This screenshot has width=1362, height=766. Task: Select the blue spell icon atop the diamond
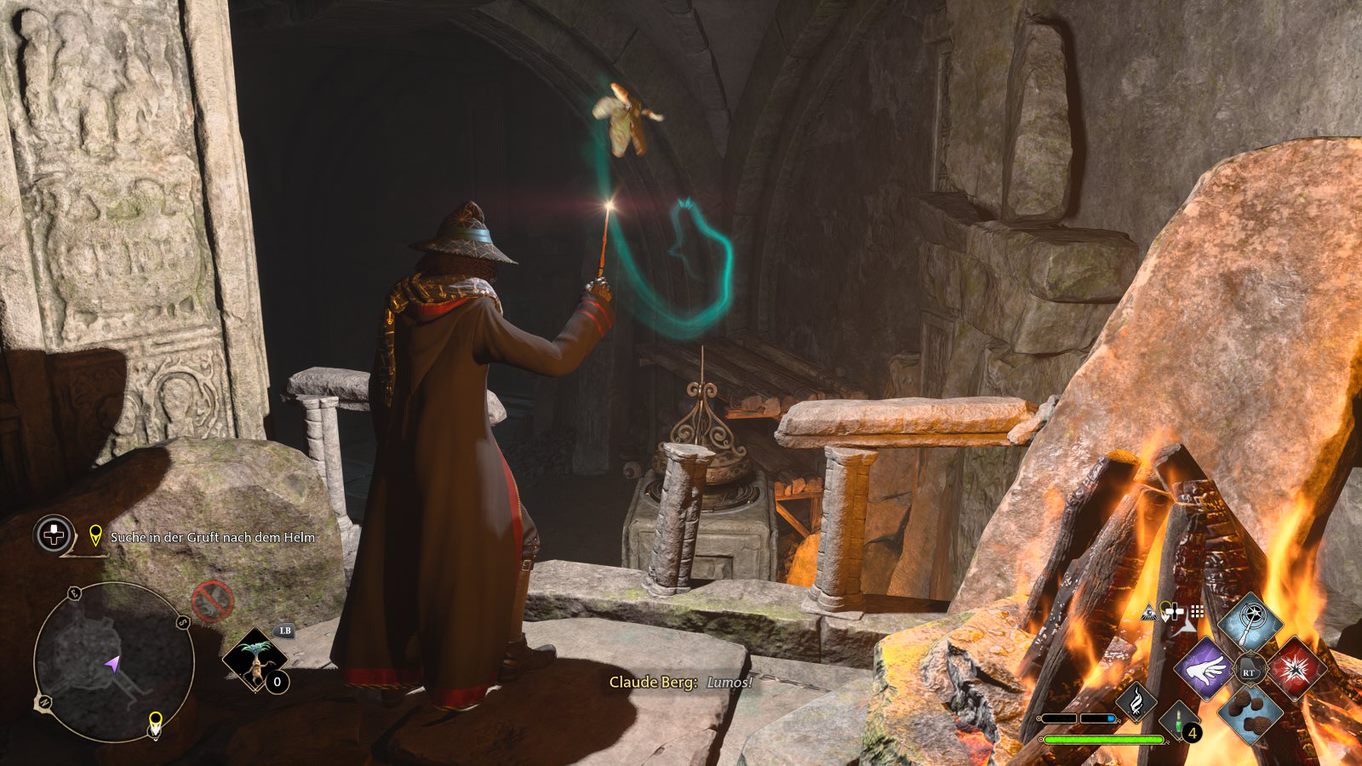(x=1249, y=624)
